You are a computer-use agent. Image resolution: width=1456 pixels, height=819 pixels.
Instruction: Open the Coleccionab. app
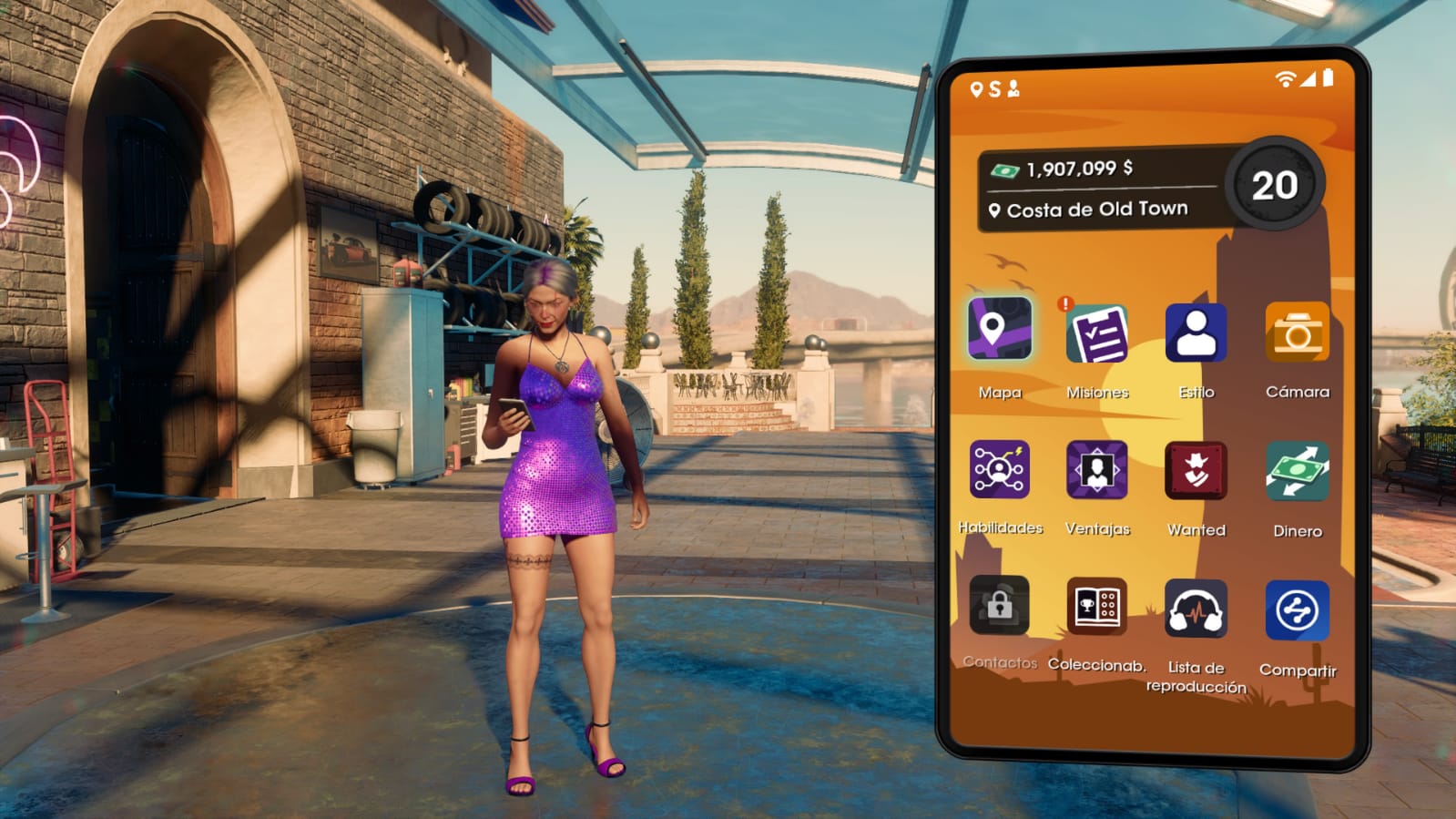(1096, 606)
